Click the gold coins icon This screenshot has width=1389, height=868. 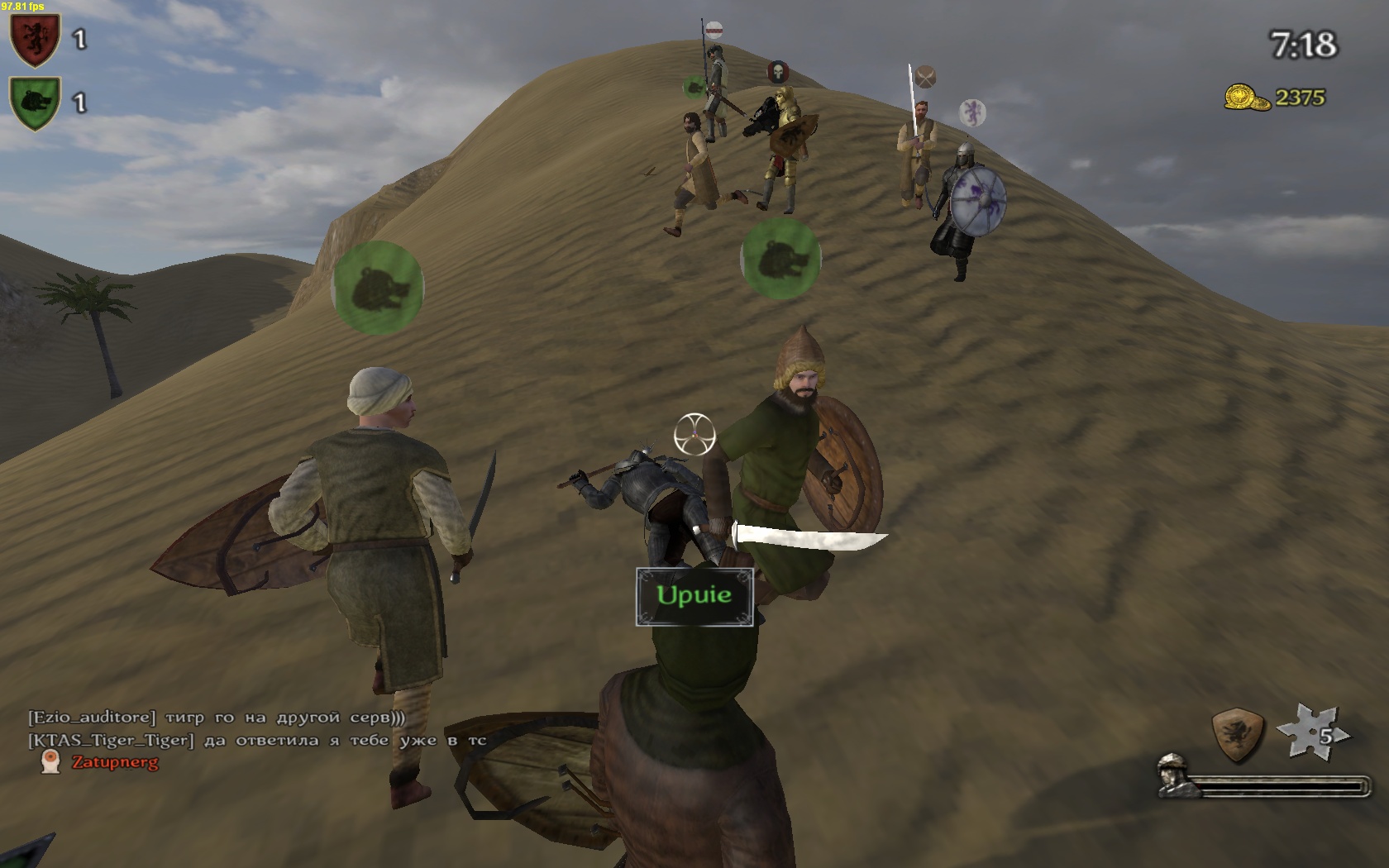tap(1247, 98)
